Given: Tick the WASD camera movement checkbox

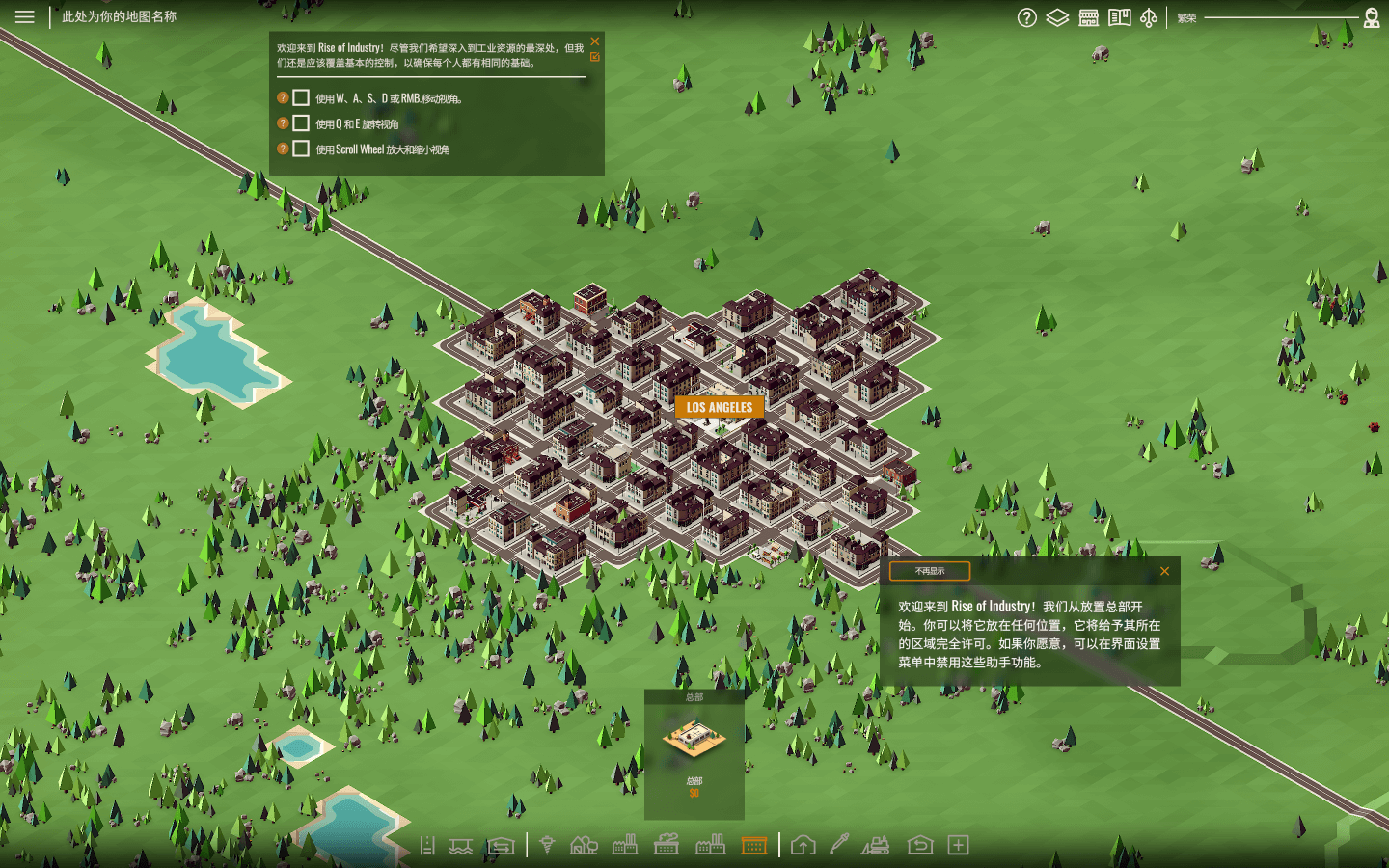Looking at the screenshot, I should click(301, 97).
